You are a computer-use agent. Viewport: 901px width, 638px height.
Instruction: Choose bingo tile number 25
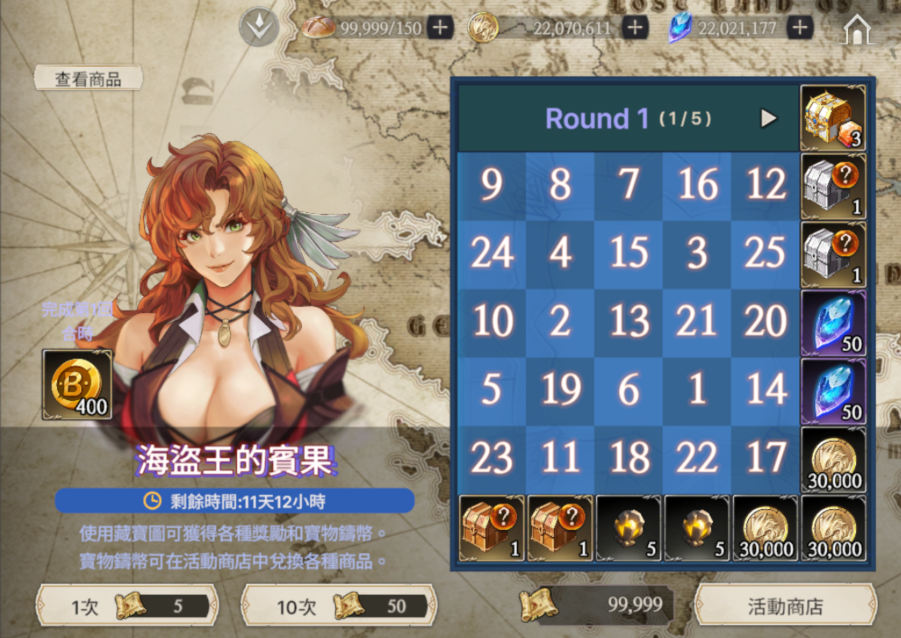(765, 254)
